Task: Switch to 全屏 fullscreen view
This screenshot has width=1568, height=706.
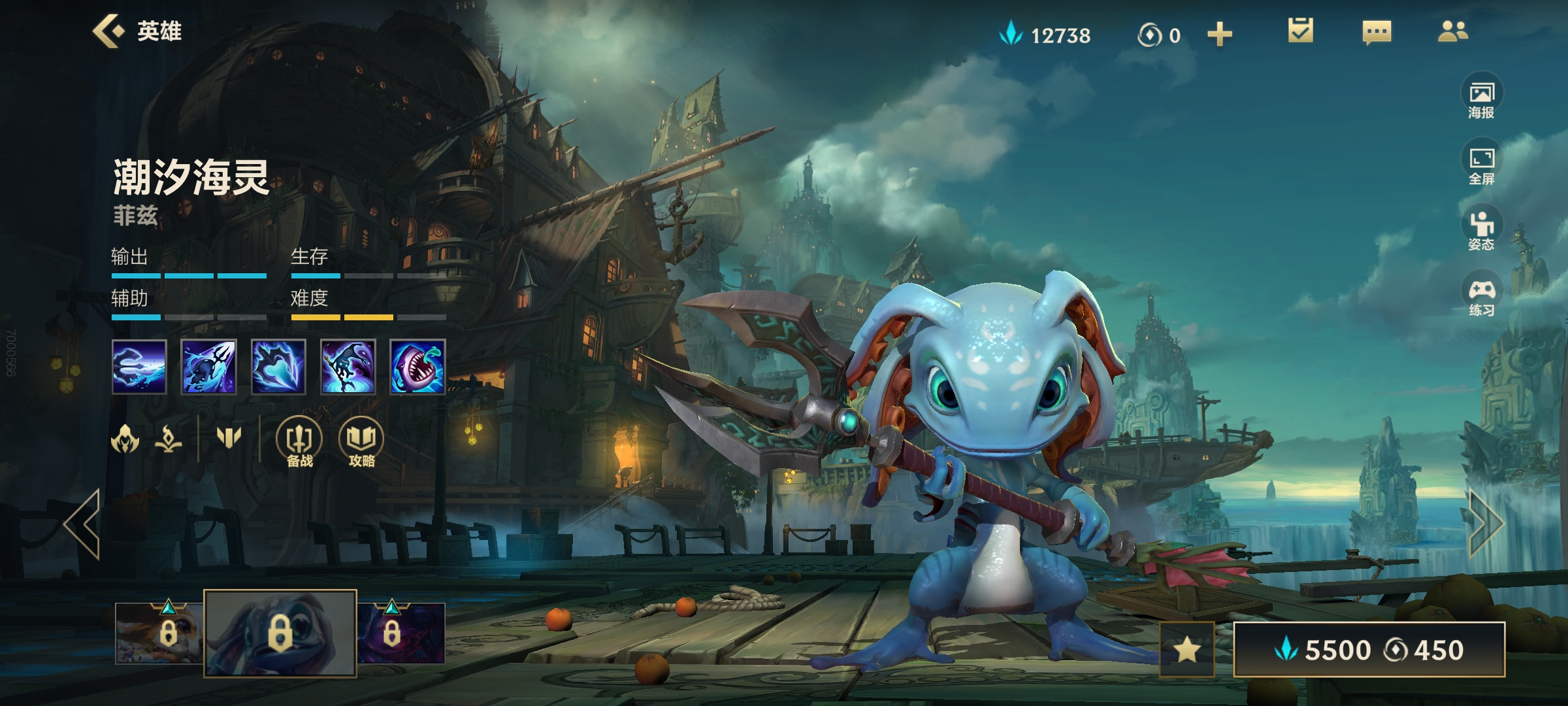Action: click(x=1482, y=165)
